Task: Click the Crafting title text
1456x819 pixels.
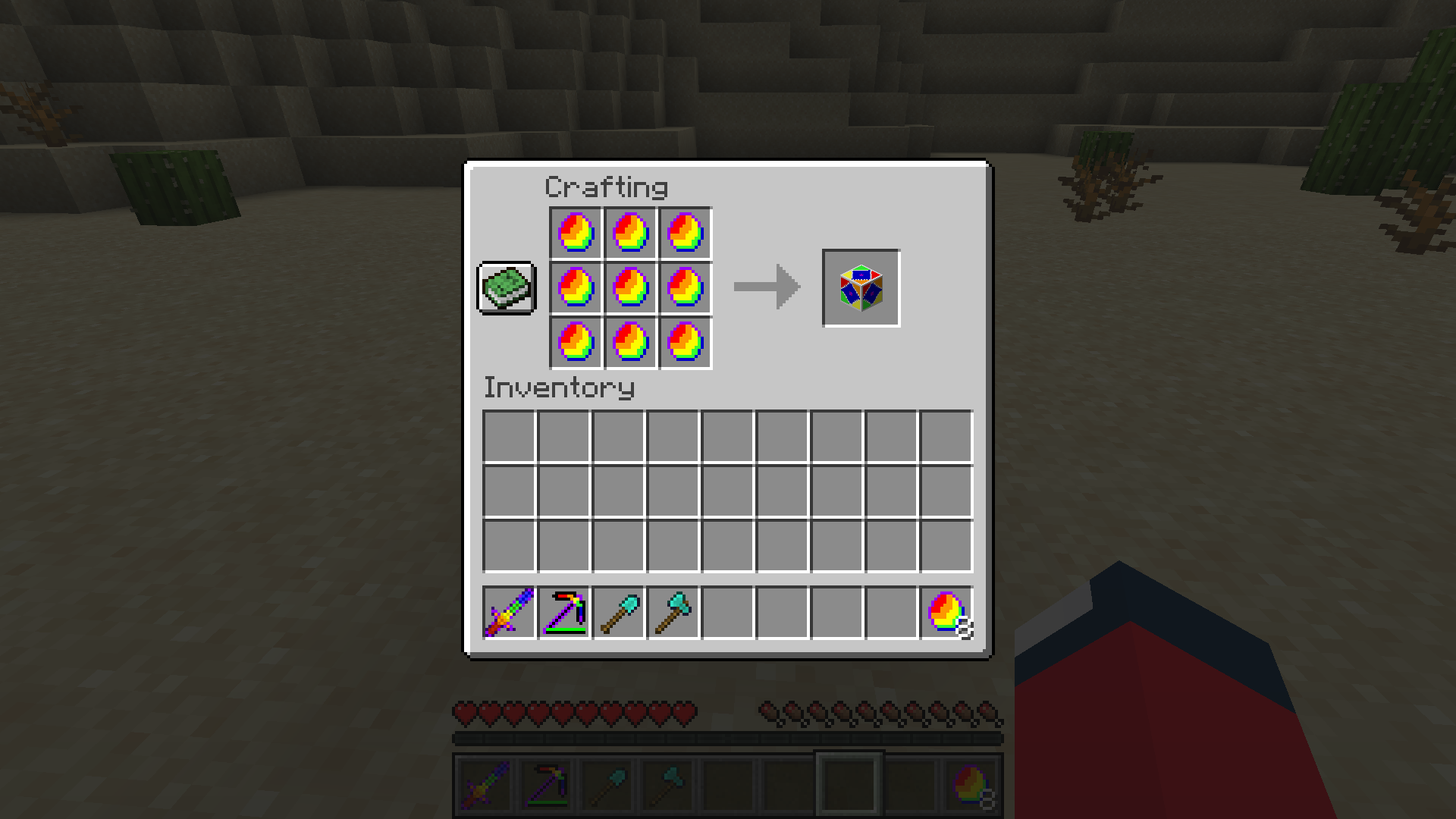Action: [607, 186]
